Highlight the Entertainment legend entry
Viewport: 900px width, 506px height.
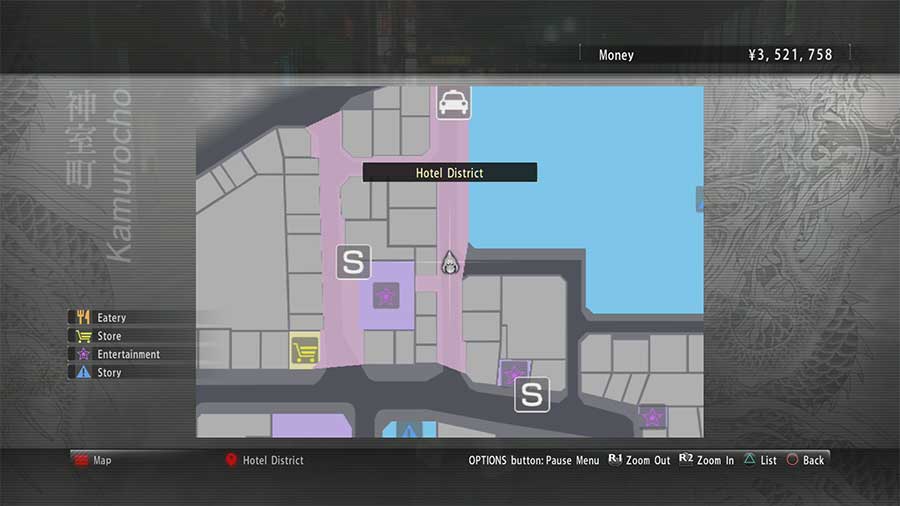[x=127, y=354]
